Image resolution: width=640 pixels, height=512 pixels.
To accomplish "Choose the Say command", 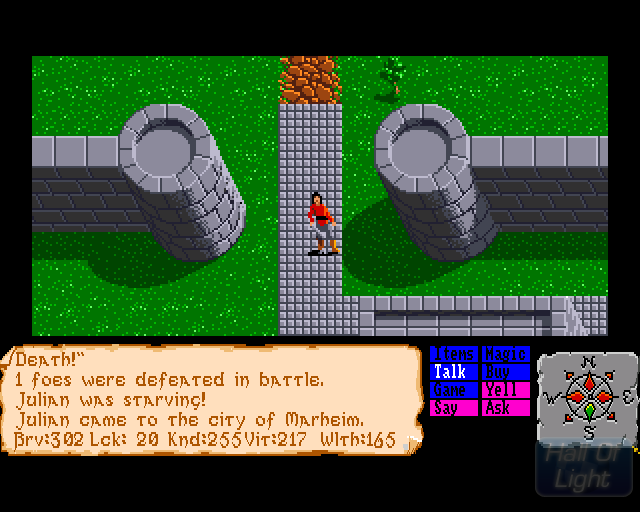I will [454, 408].
